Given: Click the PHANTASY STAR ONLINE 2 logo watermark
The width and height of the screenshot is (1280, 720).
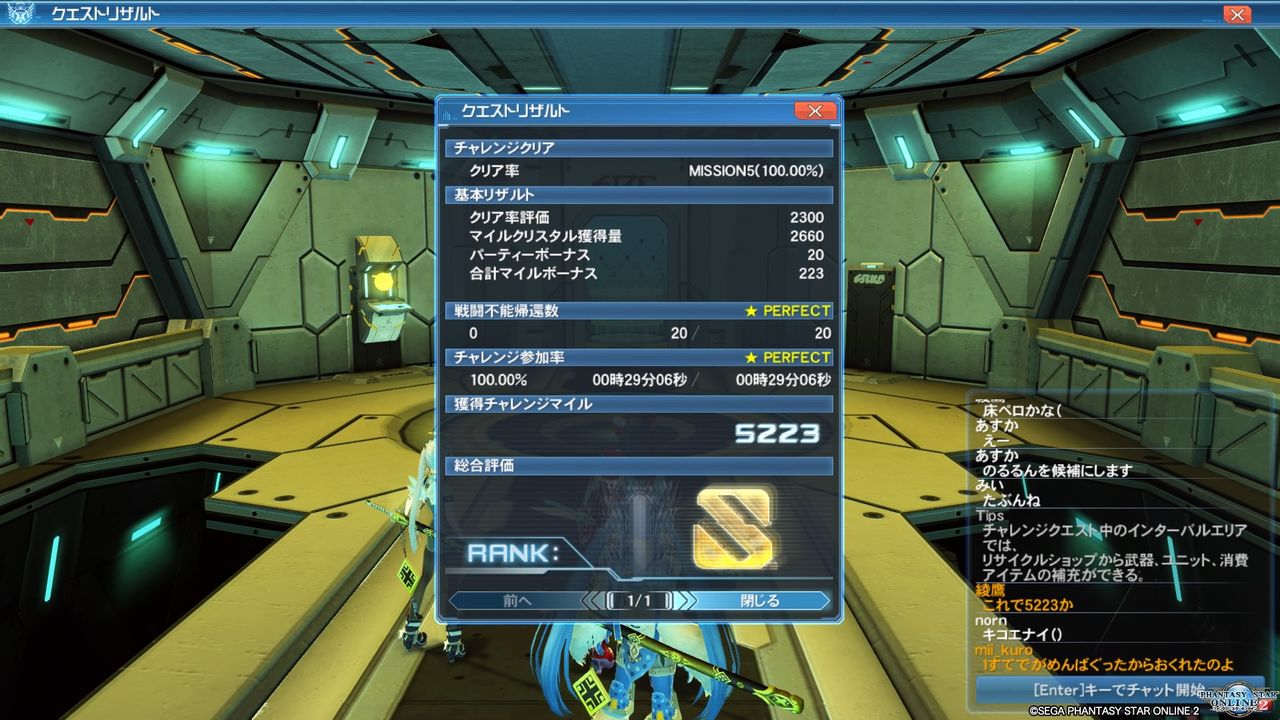Looking at the screenshot, I should 1237,700.
